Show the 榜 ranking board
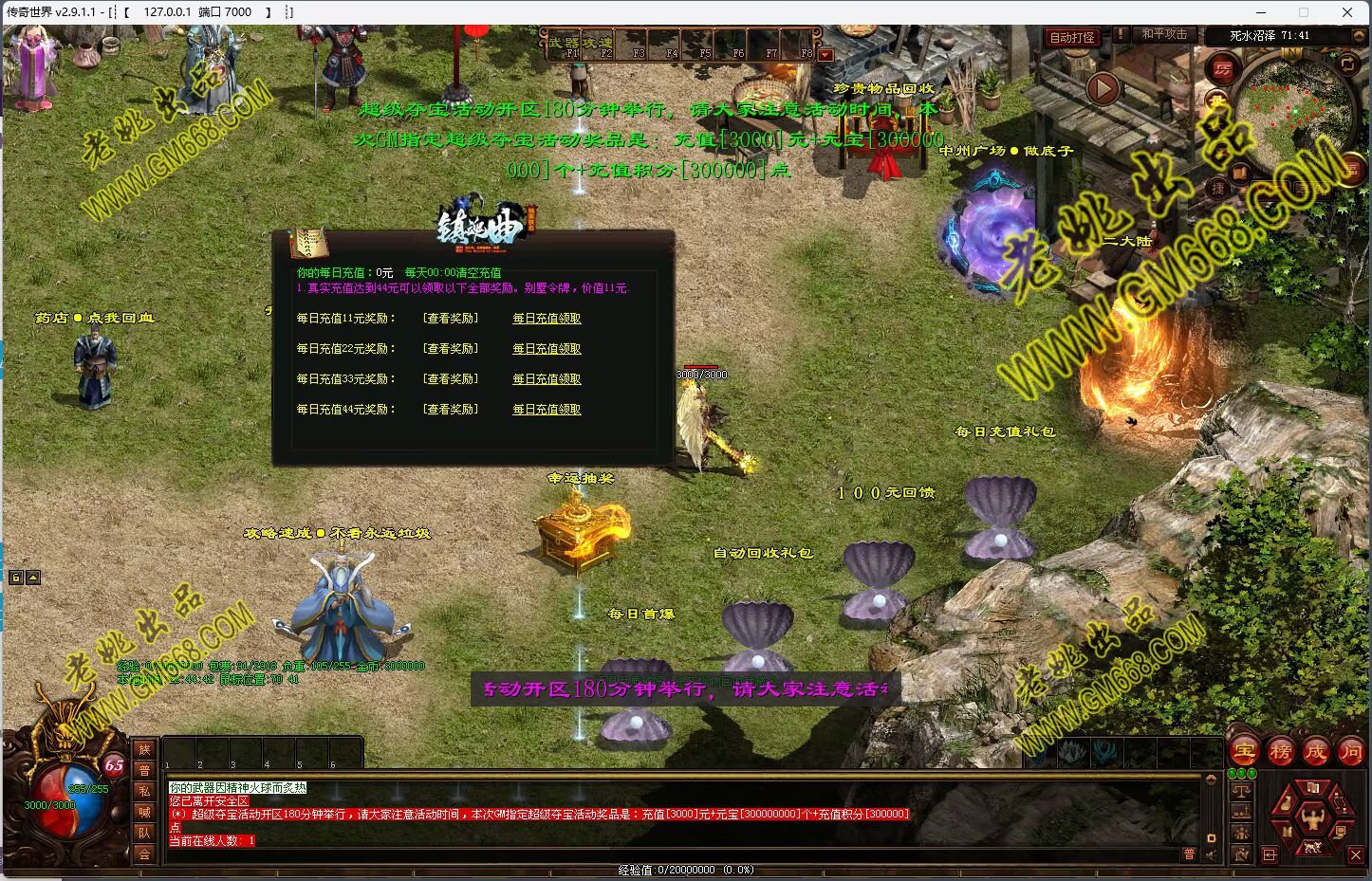This screenshot has height=881, width=1372. [x=1280, y=752]
